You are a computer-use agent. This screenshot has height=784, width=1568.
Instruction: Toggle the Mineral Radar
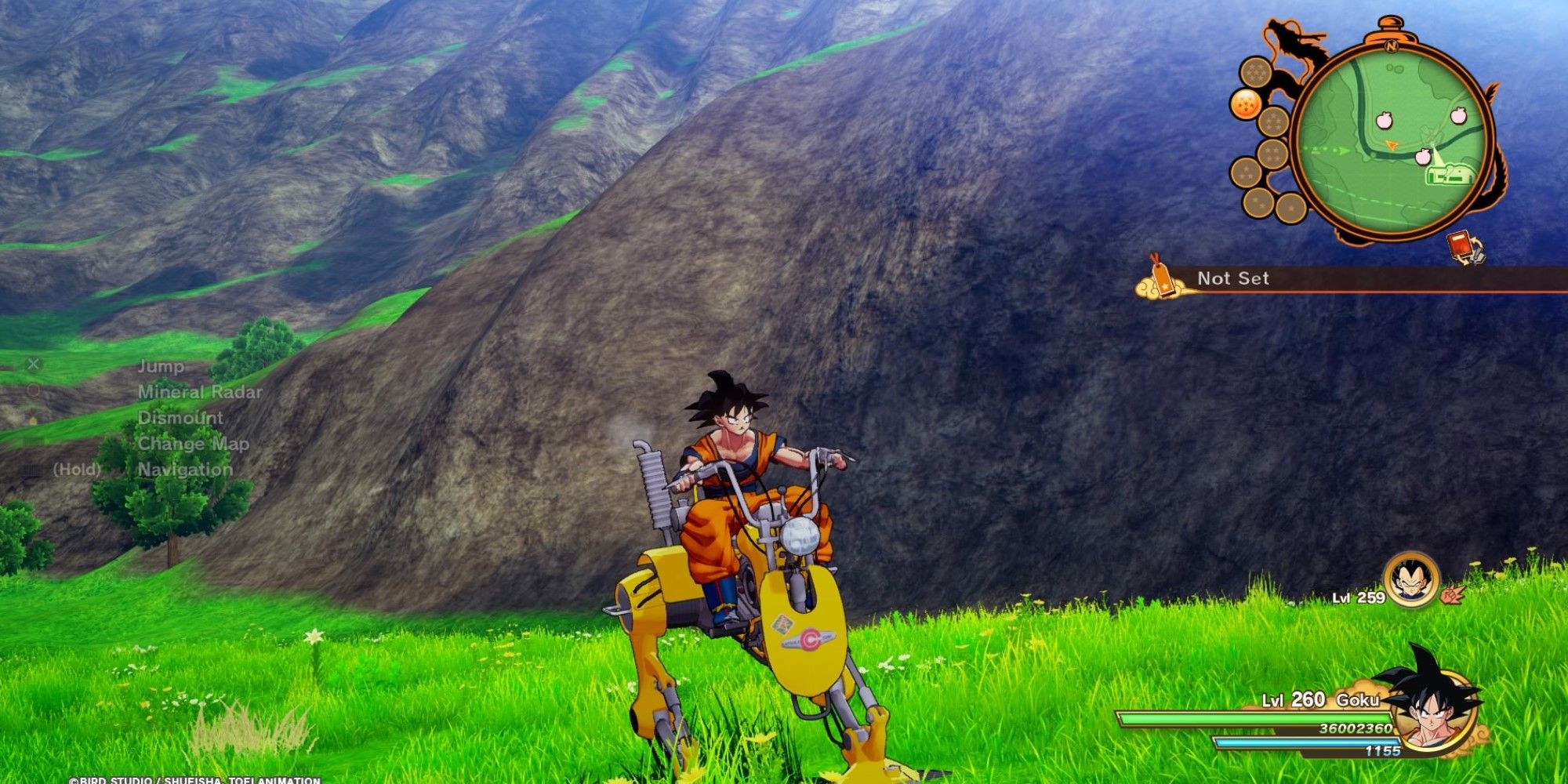click(x=201, y=392)
